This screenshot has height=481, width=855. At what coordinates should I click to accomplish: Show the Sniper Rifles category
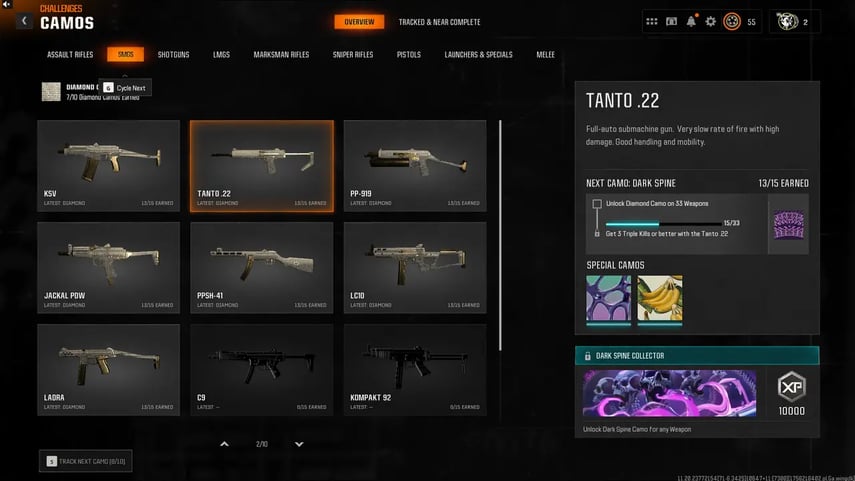tap(353, 54)
